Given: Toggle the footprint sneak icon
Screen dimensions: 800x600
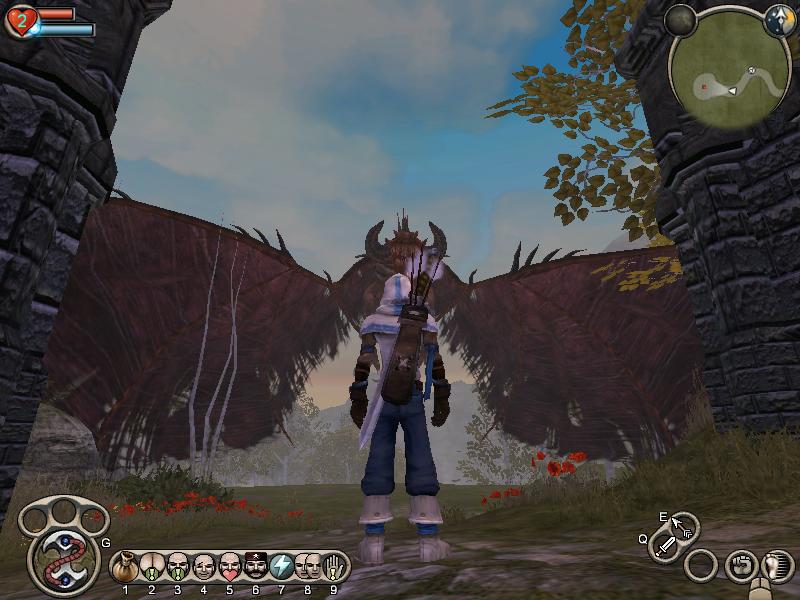Looking at the screenshot, I should coord(776,565).
